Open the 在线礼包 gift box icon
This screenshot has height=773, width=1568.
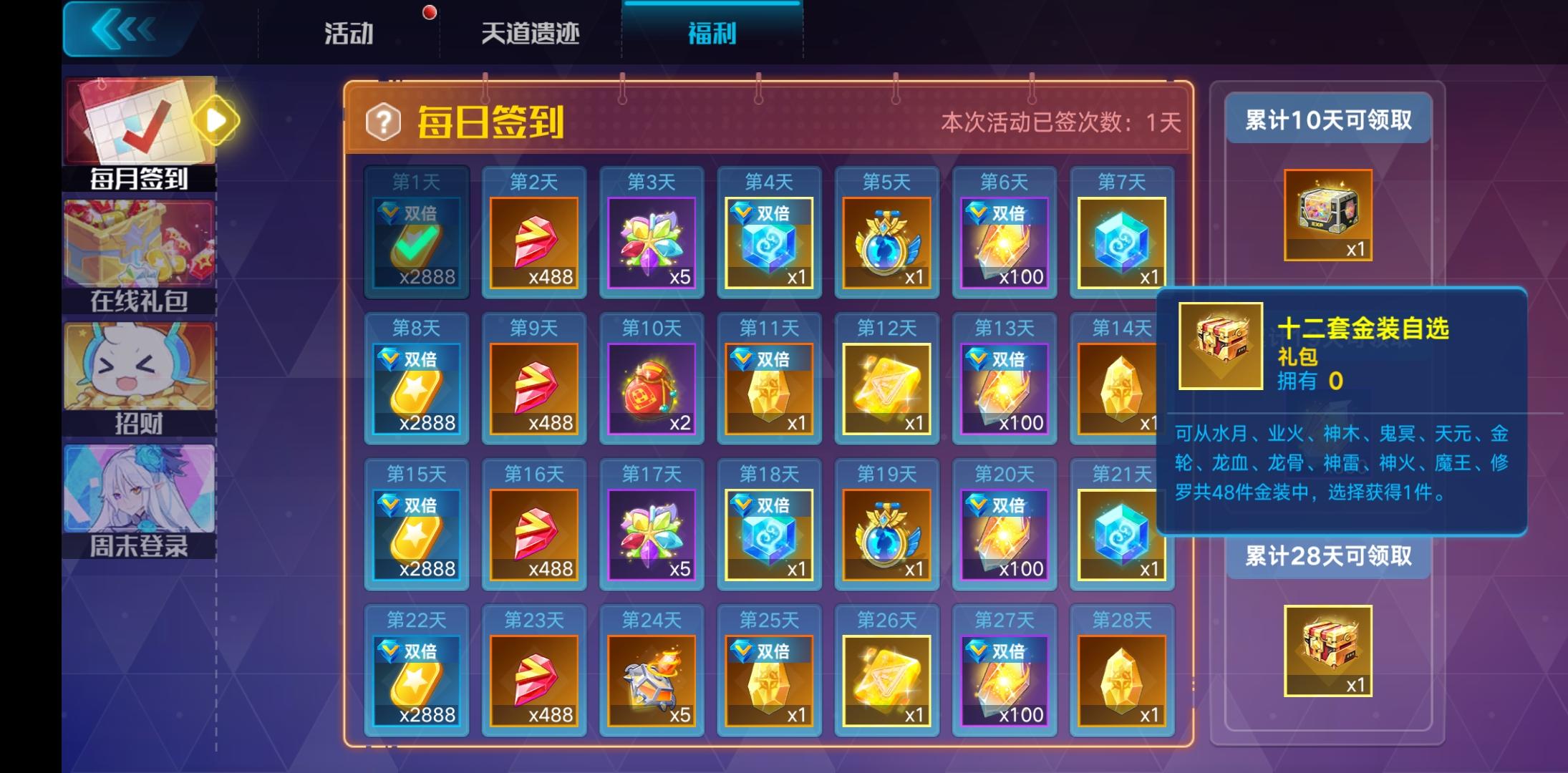[138, 243]
